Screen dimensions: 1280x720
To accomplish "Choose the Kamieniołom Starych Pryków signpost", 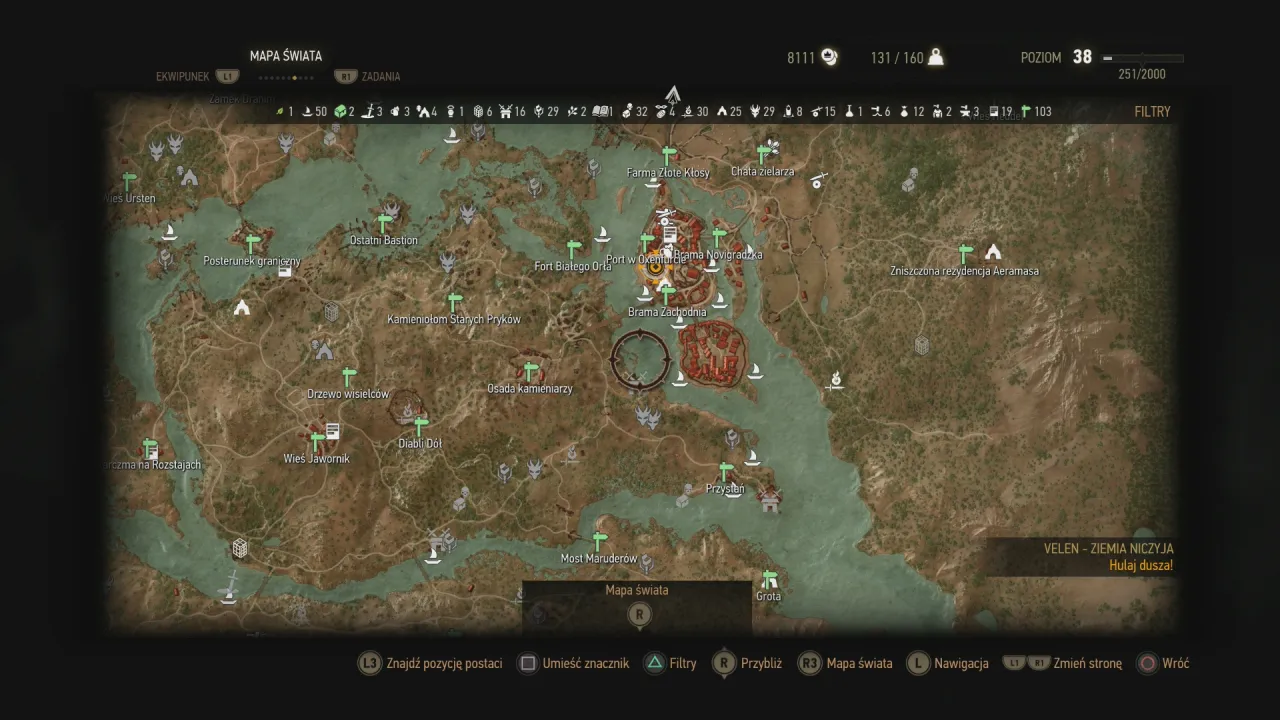I will pos(455,302).
